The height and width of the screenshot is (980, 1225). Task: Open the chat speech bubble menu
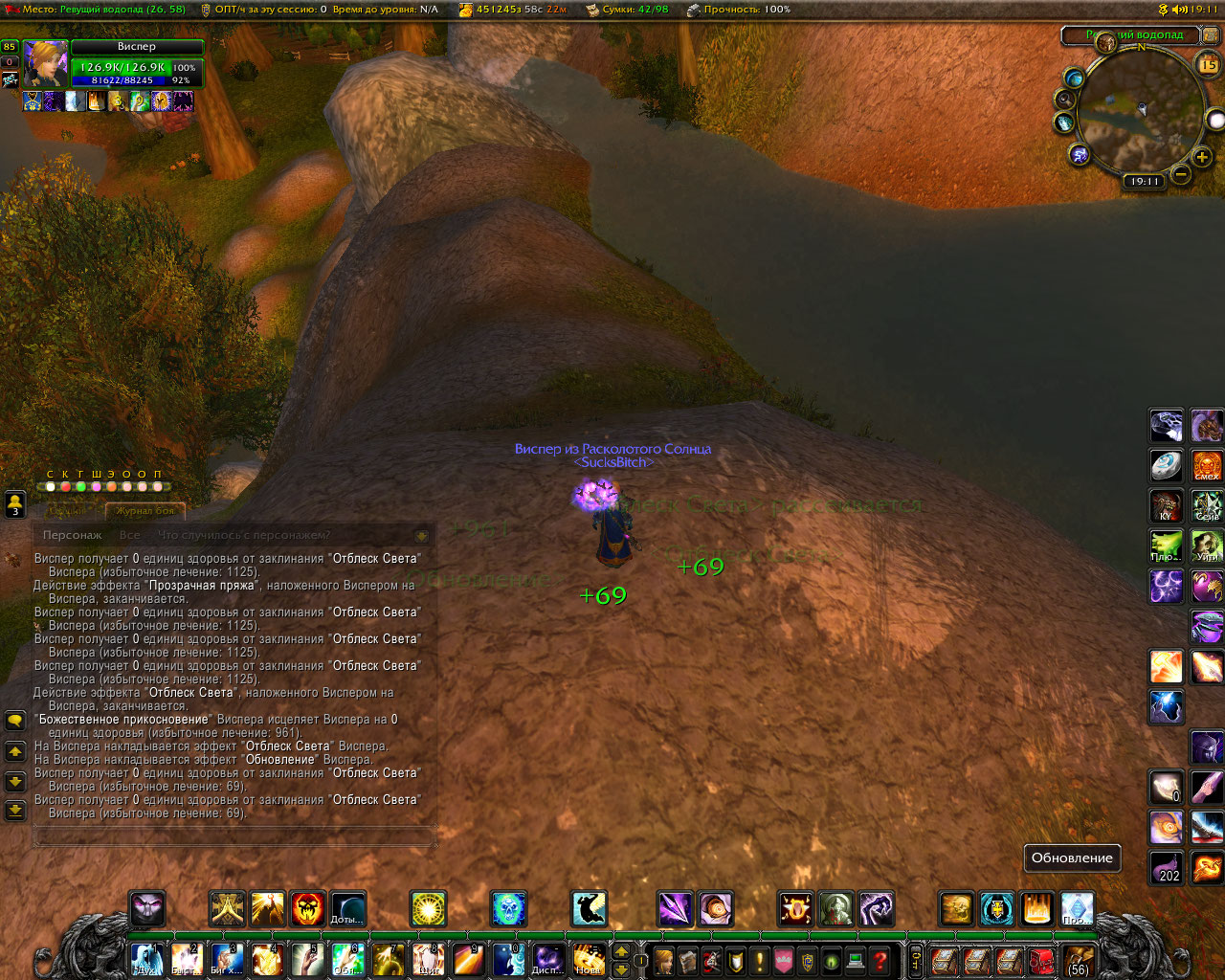[15, 720]
